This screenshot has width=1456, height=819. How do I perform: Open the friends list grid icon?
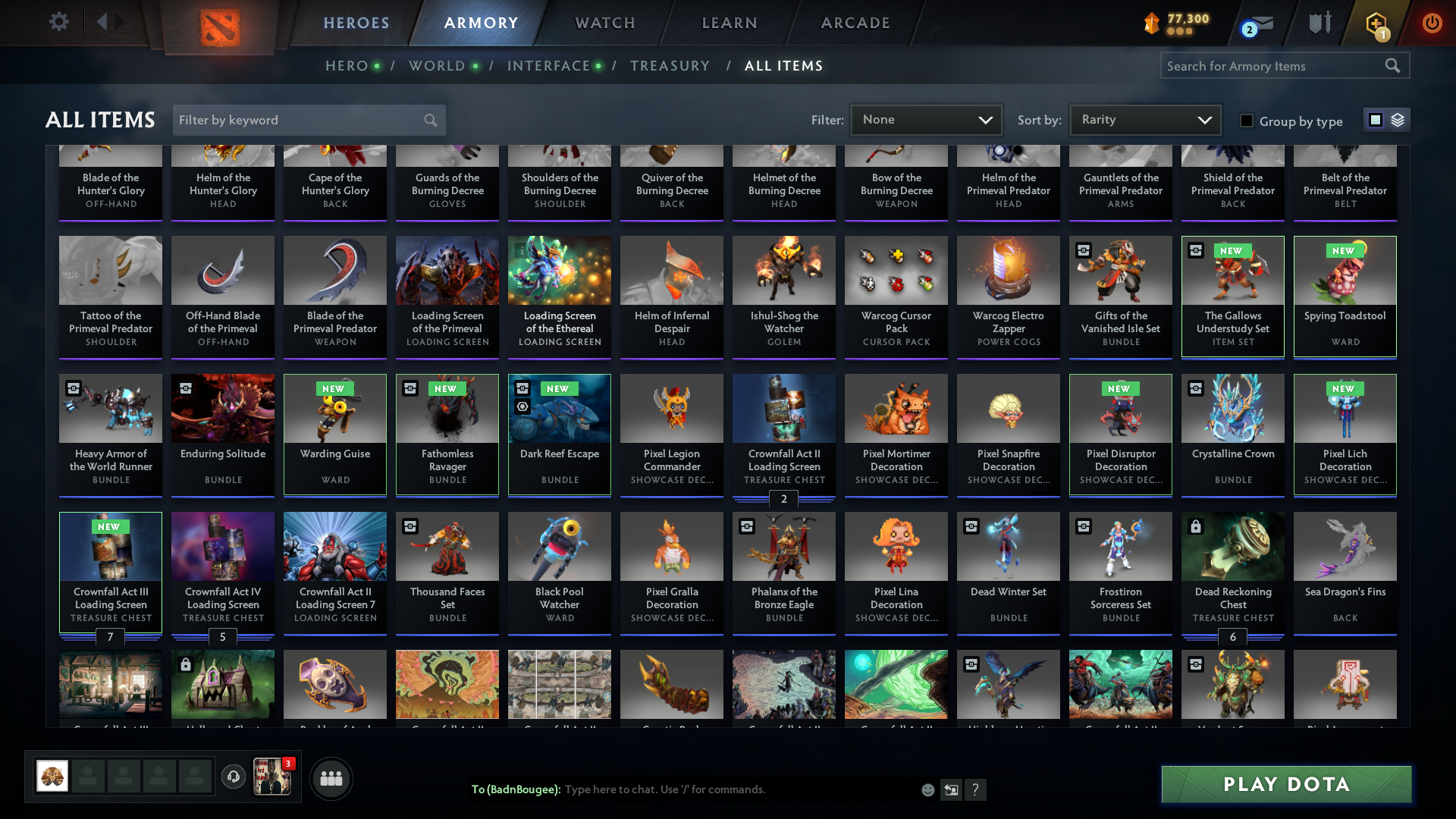tap(331, 778)
